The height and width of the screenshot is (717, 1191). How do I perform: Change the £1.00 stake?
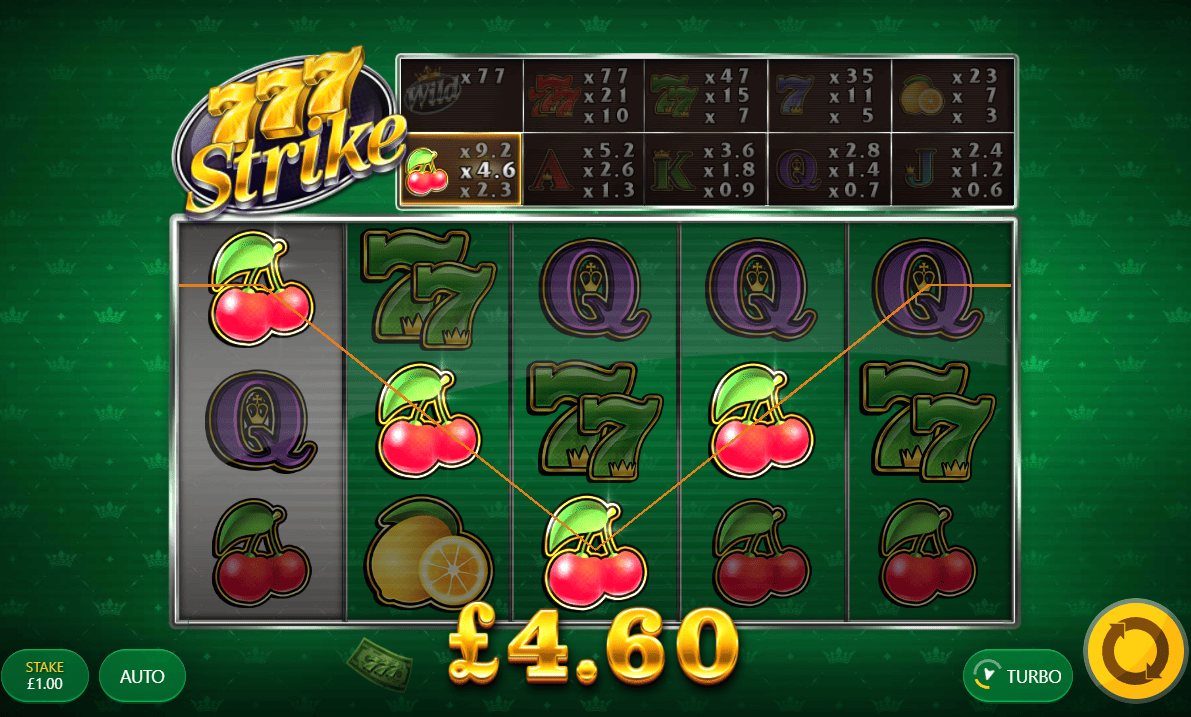[x=45, y=676]
